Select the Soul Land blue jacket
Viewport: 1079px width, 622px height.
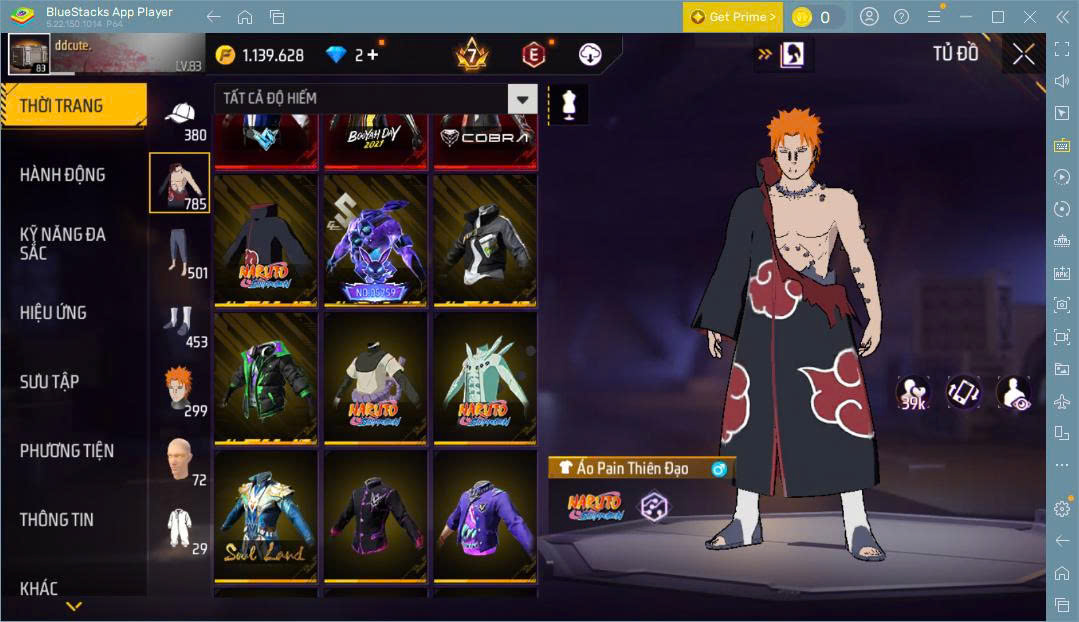265,517
